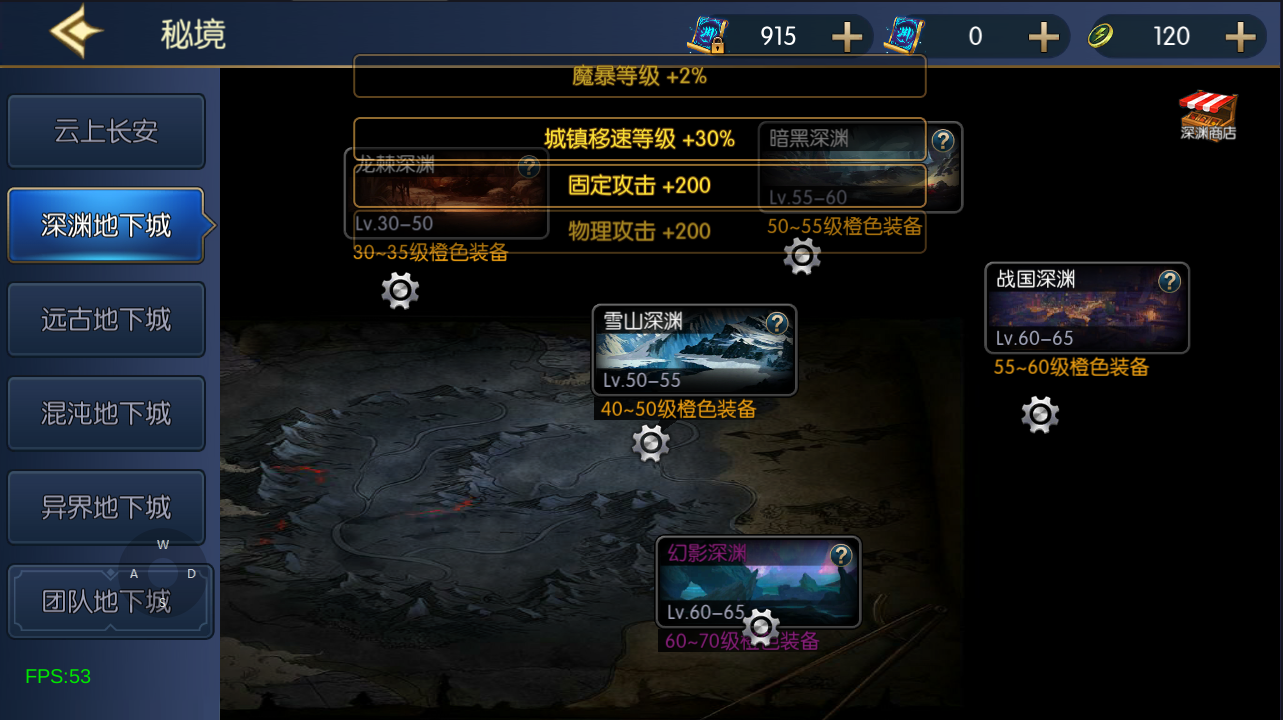Click the question mark on 战国深渊

click(1169, 280)
